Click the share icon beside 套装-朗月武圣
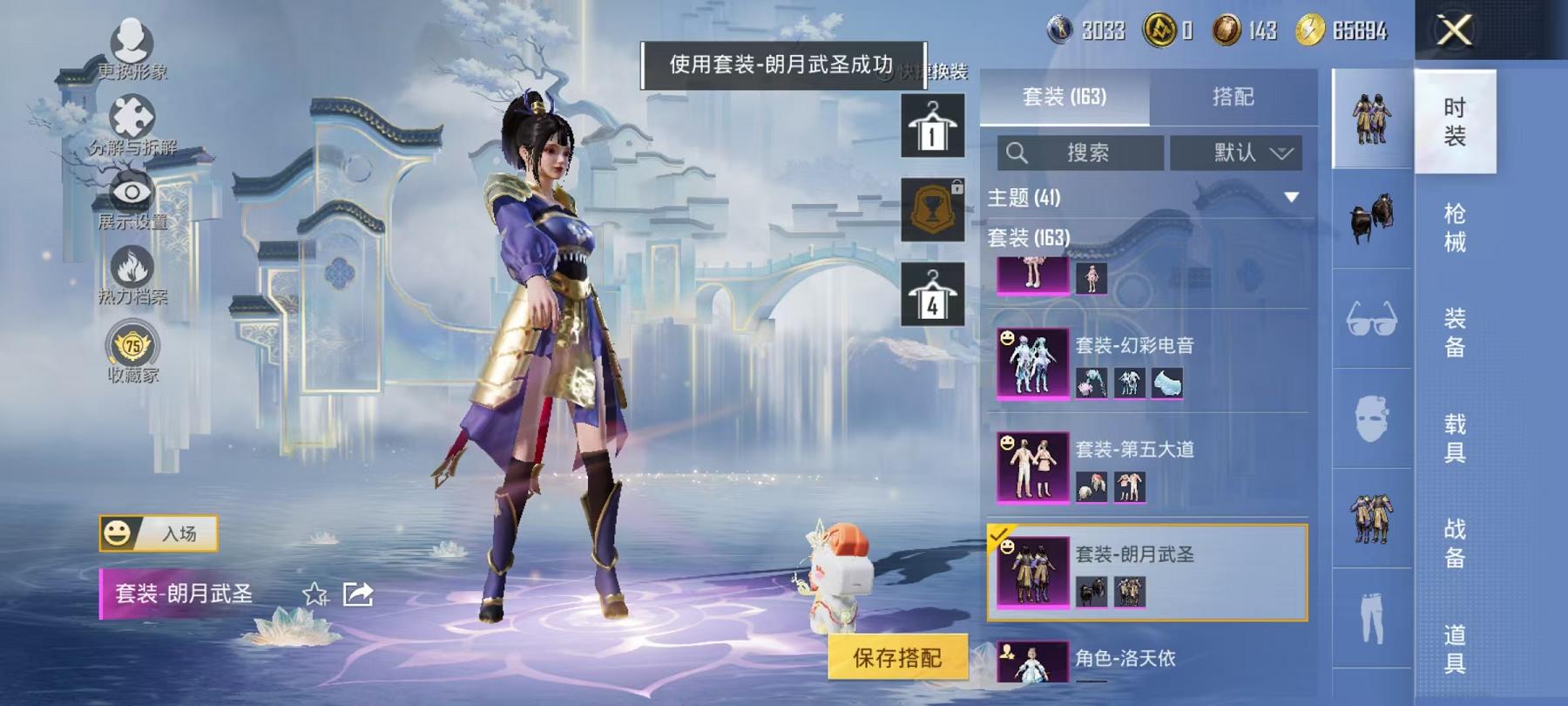Image resolution: width=1568 pixels, height=706 pixels. point(358,594)
